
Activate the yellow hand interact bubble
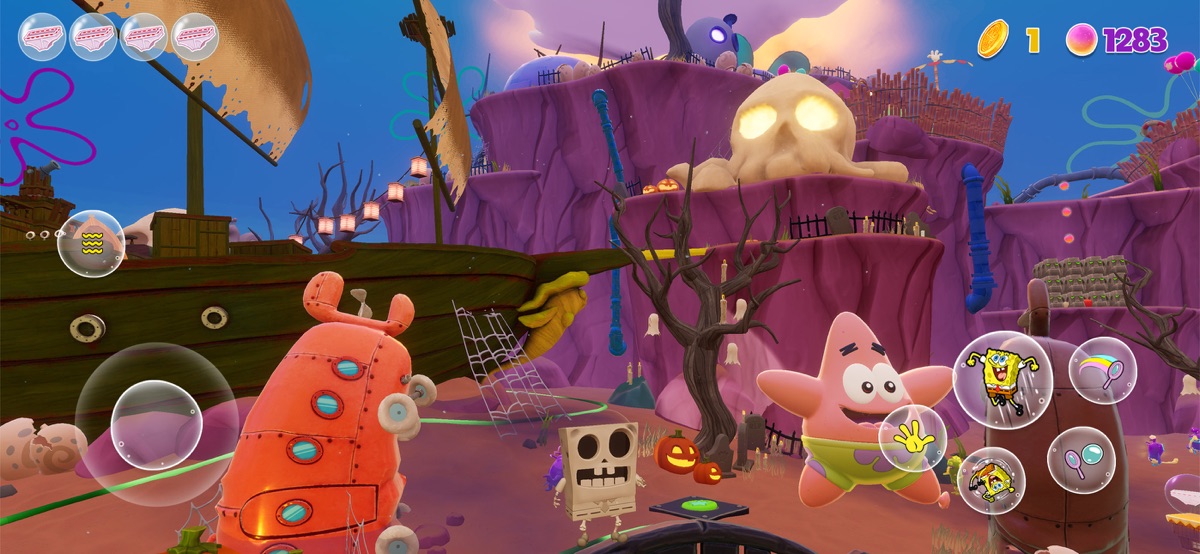tap(911, 437)
